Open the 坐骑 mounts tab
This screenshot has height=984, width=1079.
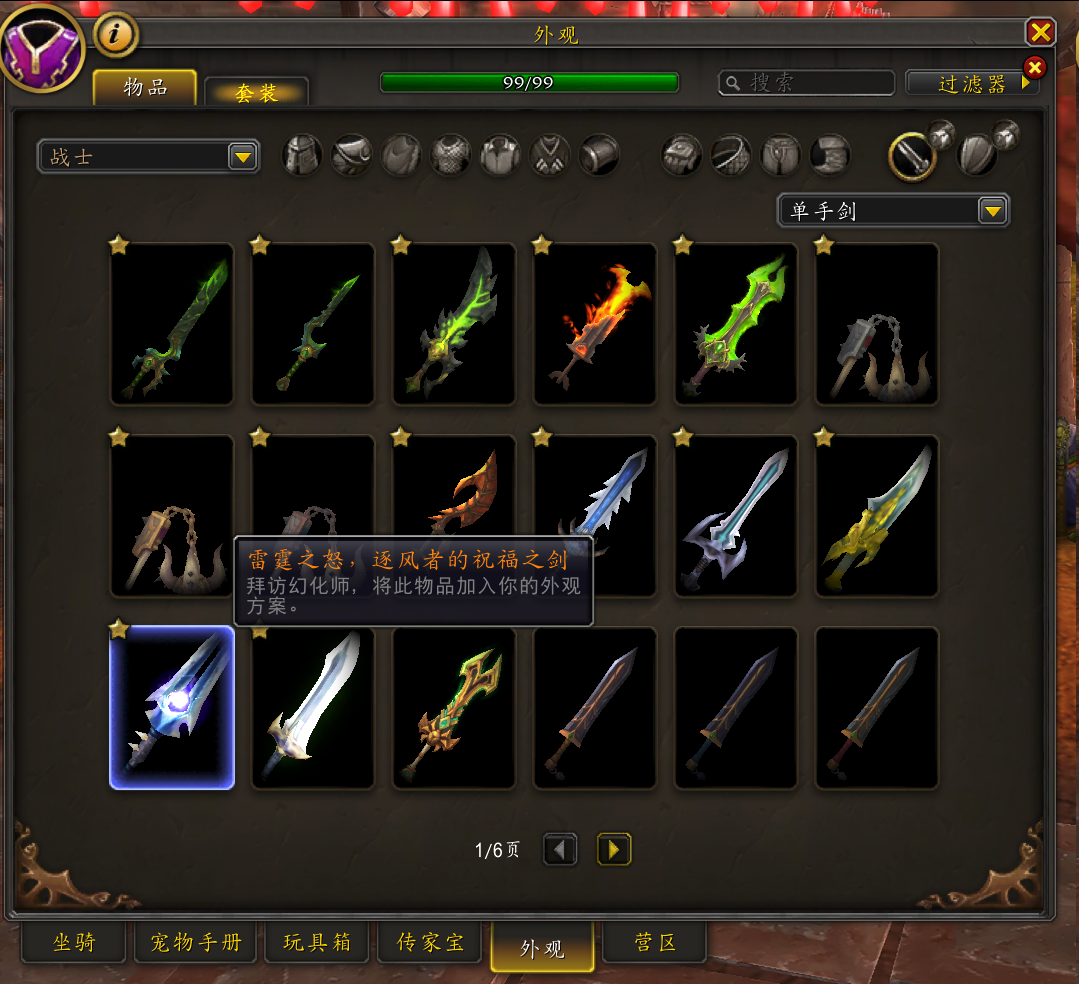tap(75, 942)
